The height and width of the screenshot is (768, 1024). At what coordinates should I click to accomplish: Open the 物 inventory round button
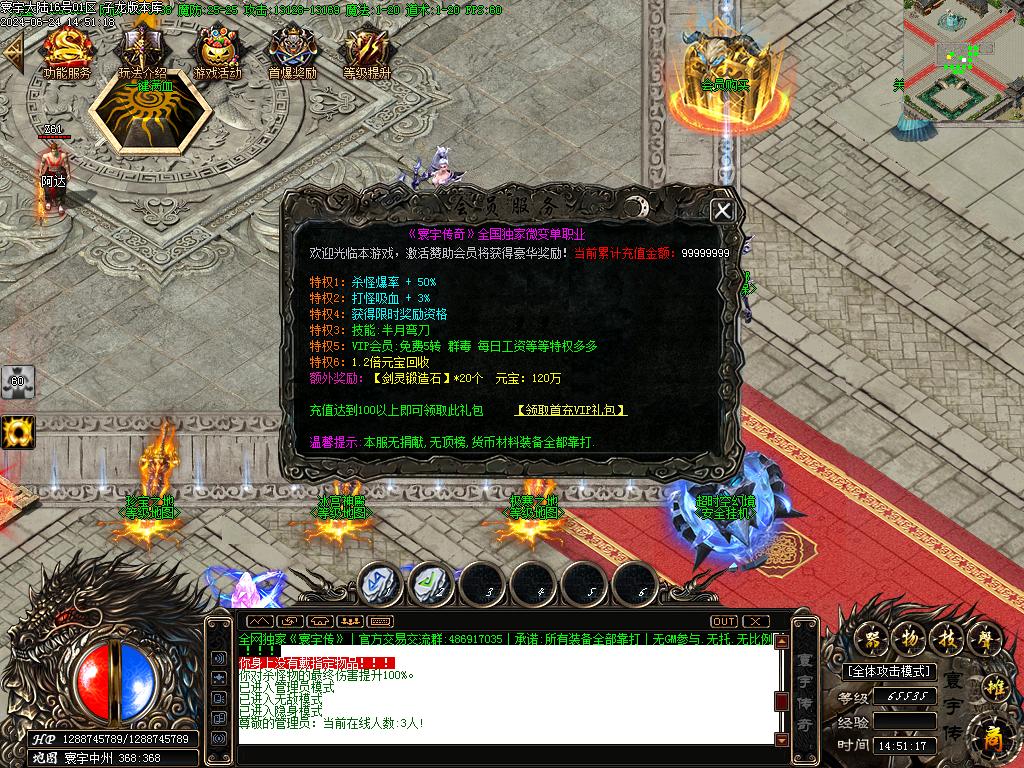(910, 637)
